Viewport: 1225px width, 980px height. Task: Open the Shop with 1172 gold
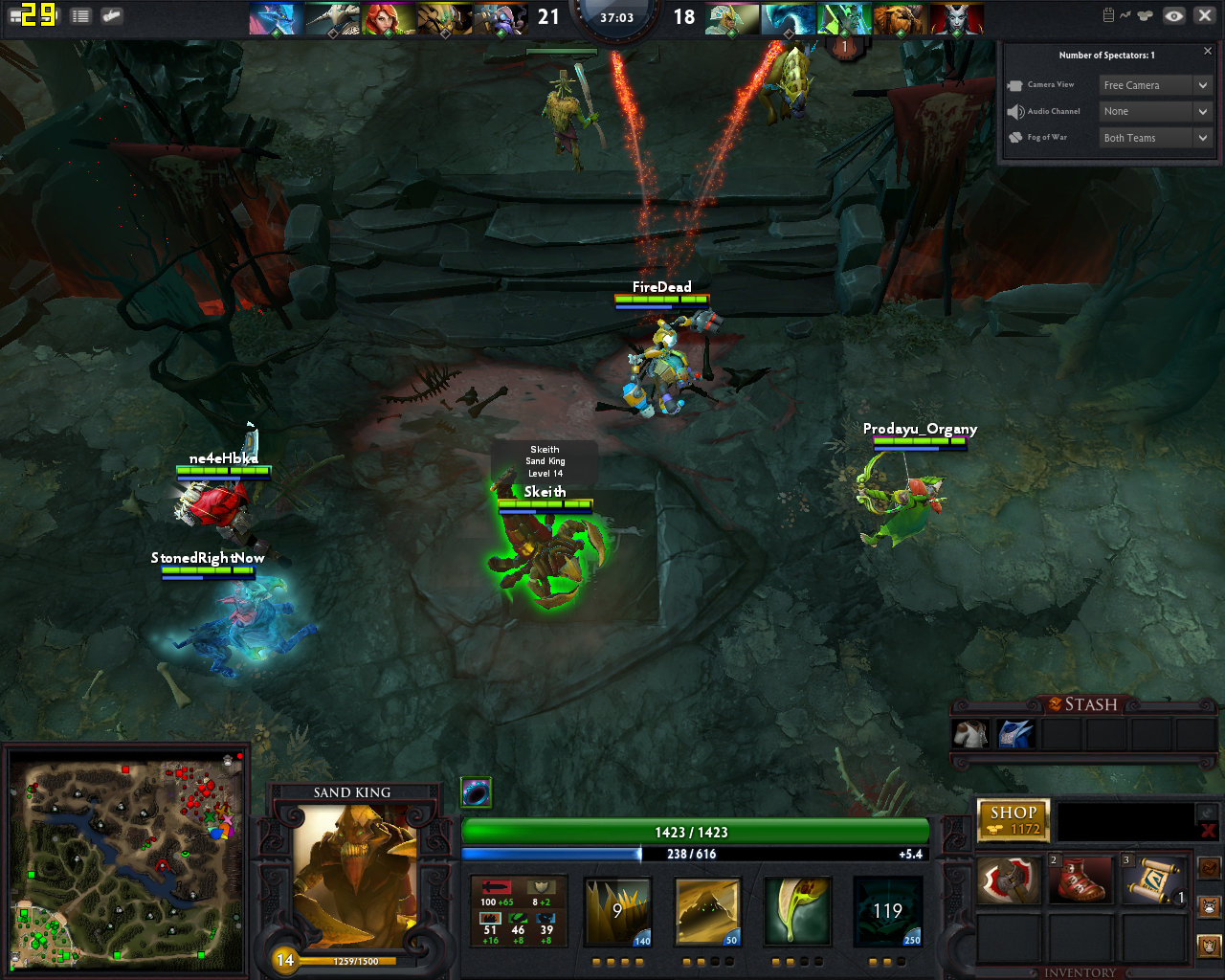1013,819
